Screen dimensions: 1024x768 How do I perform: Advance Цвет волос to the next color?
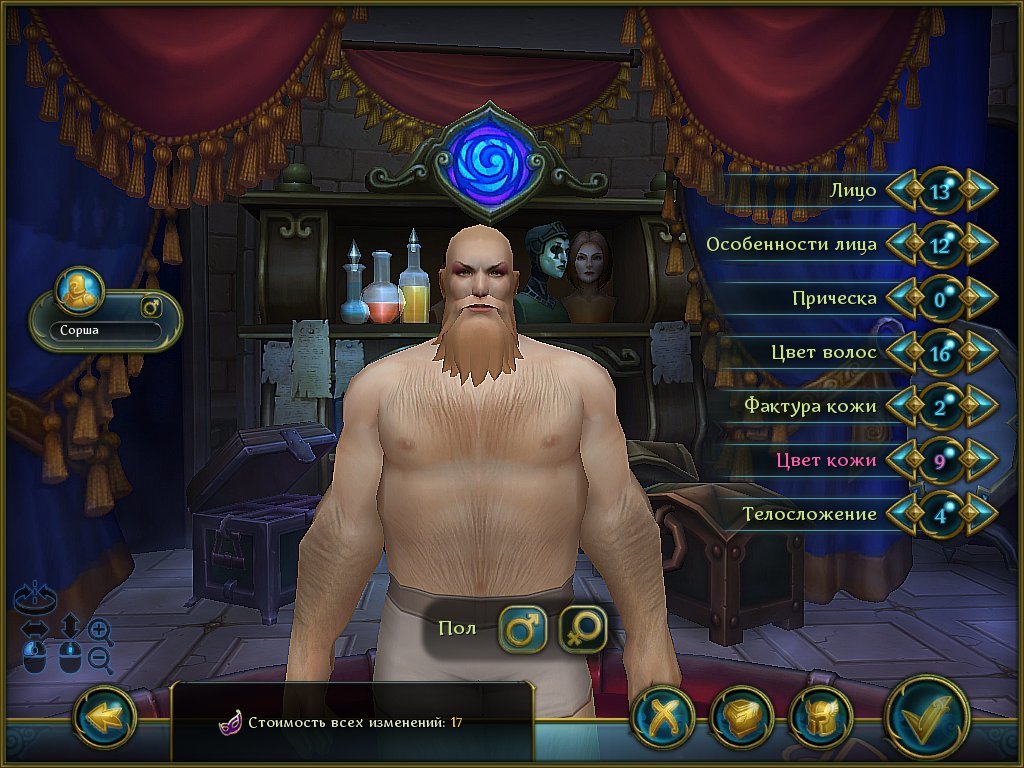[980, 352]
